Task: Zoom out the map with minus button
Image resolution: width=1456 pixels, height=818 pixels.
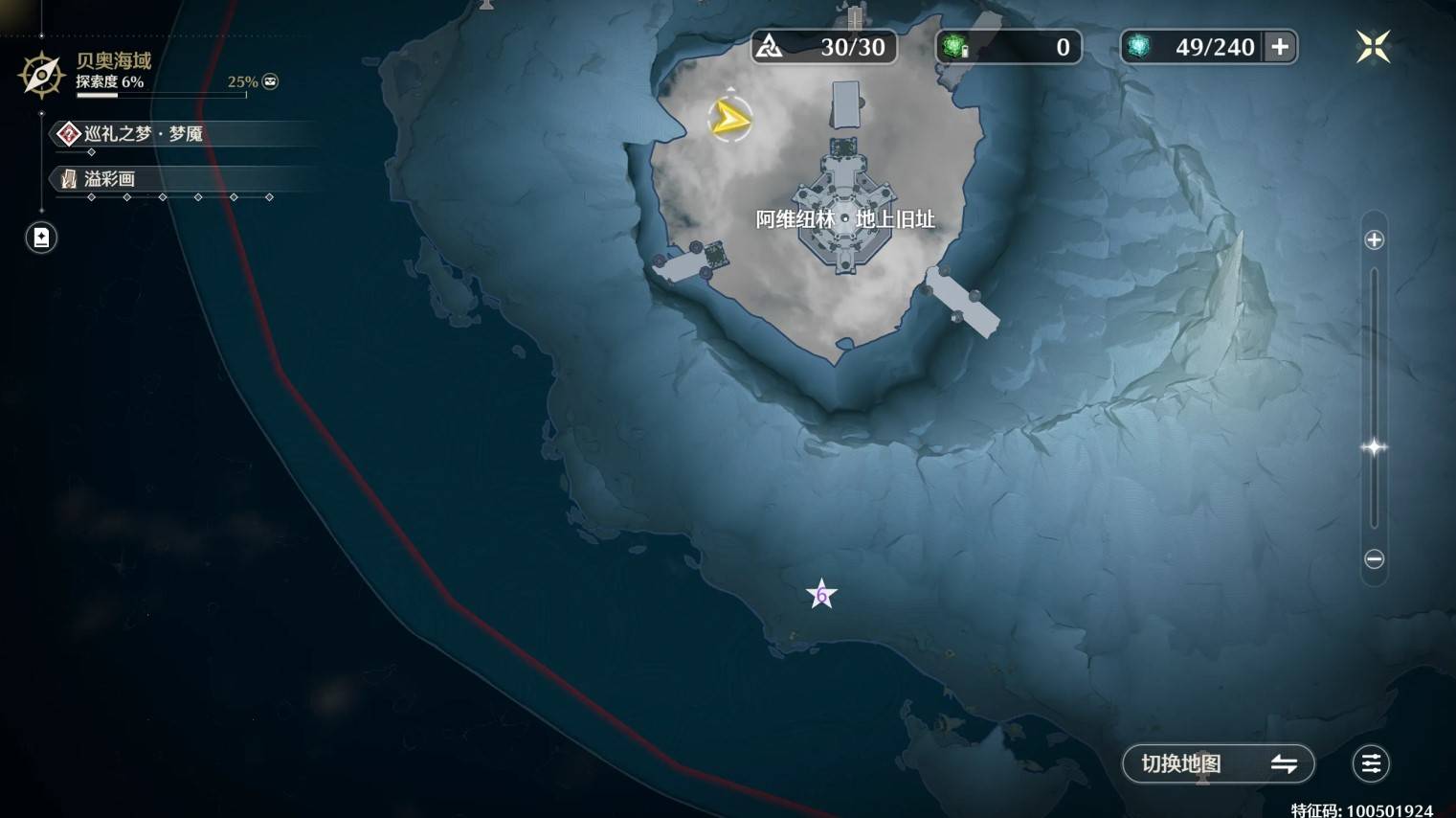Action: (1374, 558)
